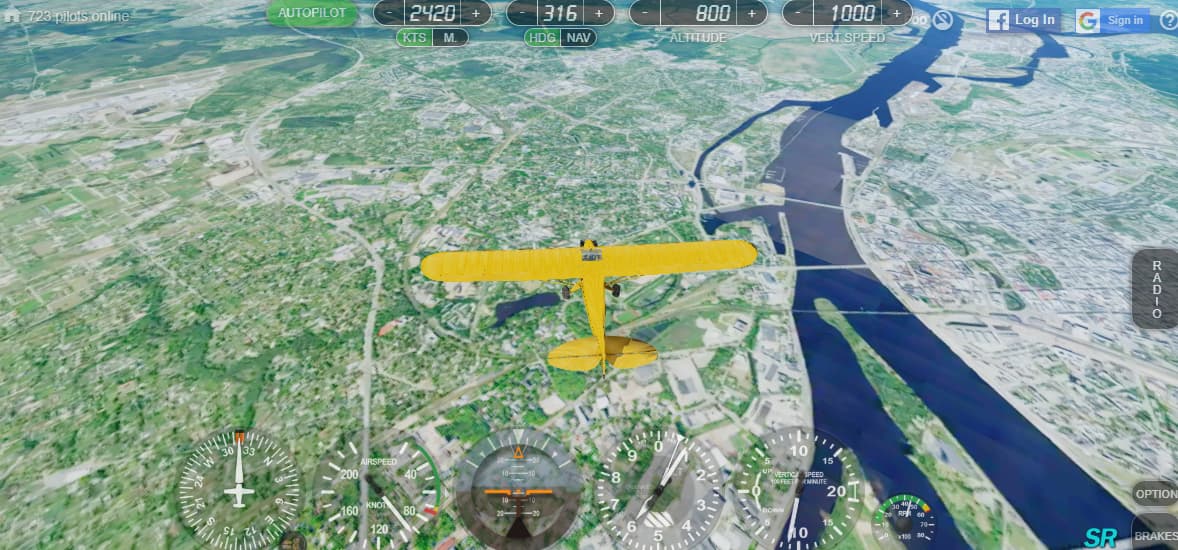Viewport: 1178px width, 550px height.
Task: Open the question mark help icon
Action: pos(1168,20)
